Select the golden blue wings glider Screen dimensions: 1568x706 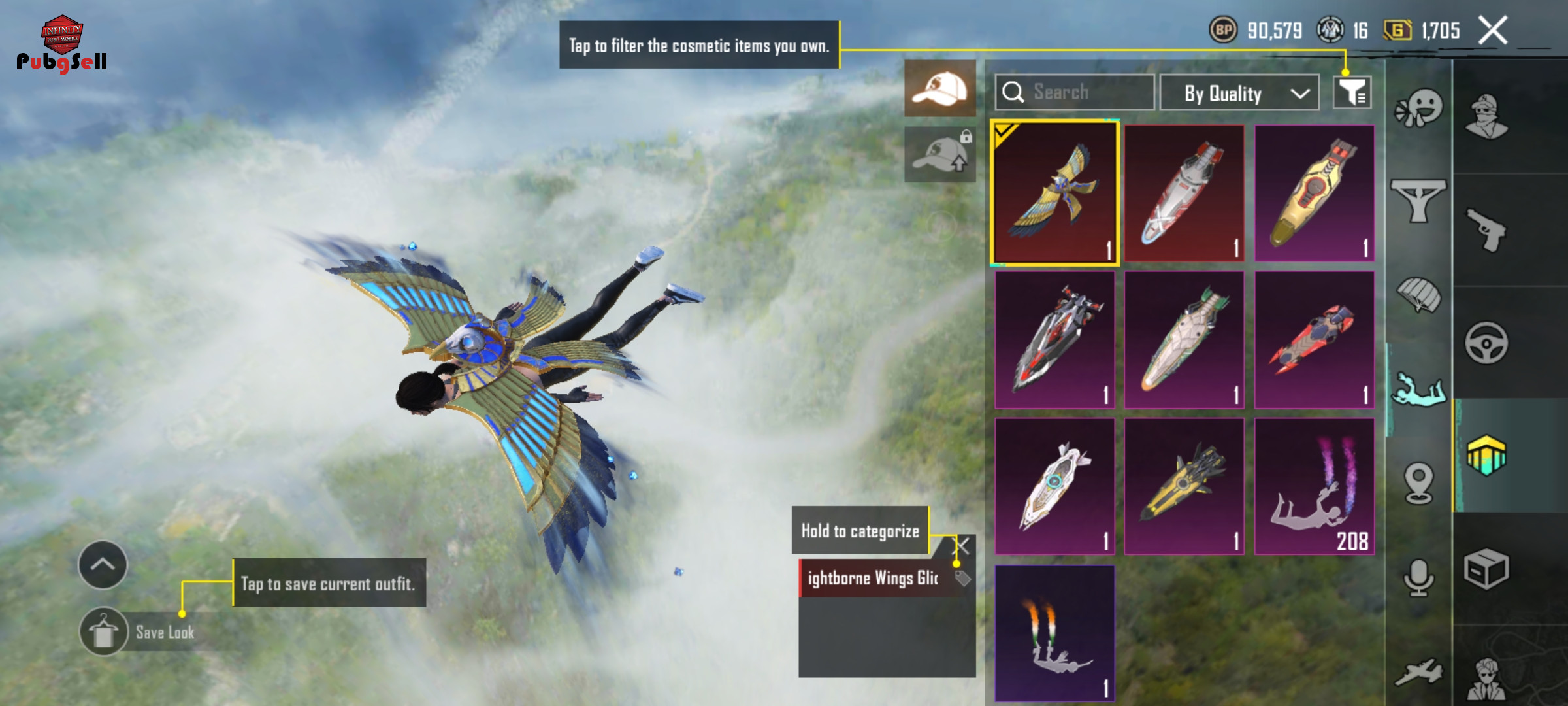coord(1055,193)
